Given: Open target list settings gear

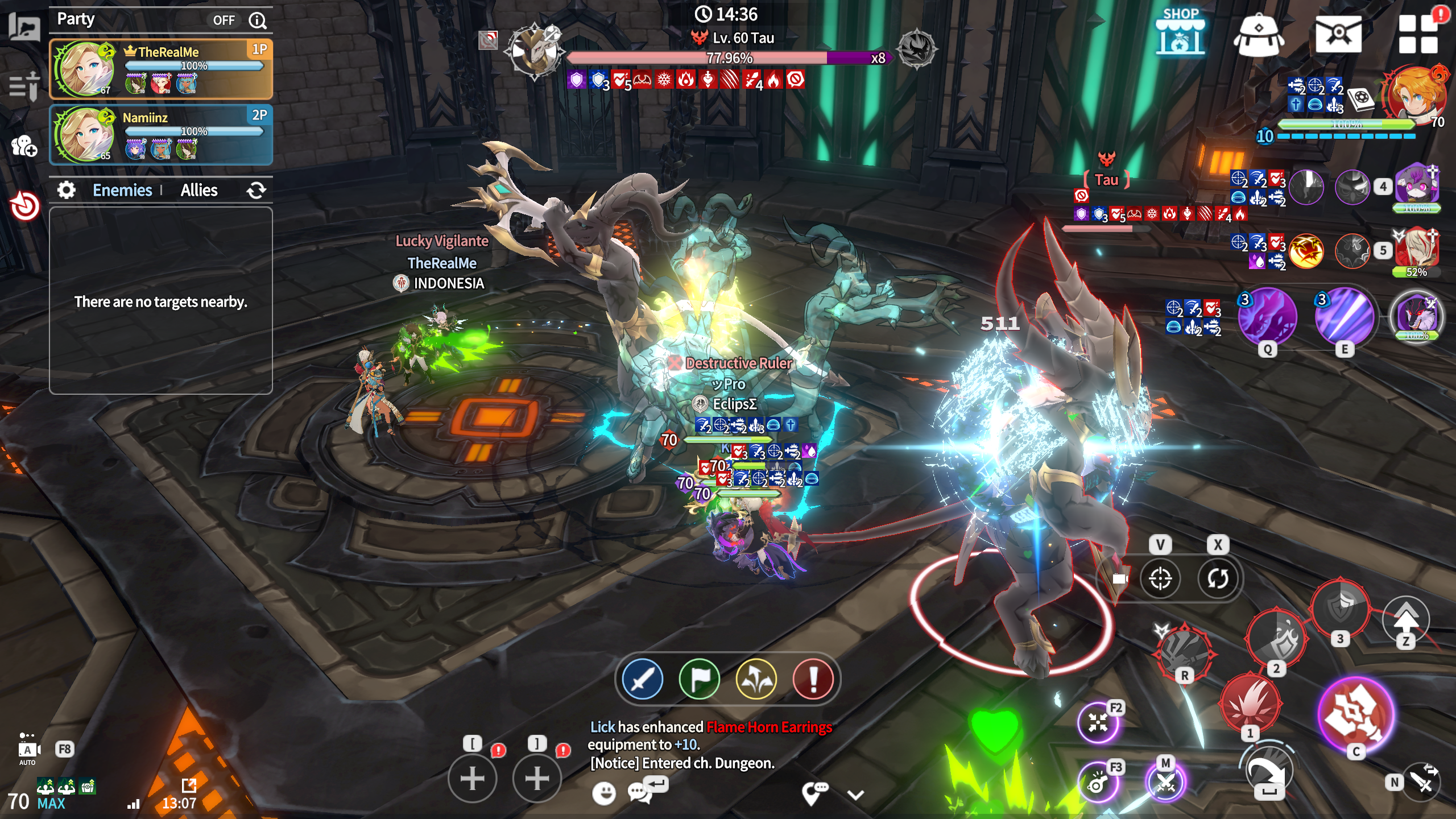Looking at the screenshot, I should point(67,190).
